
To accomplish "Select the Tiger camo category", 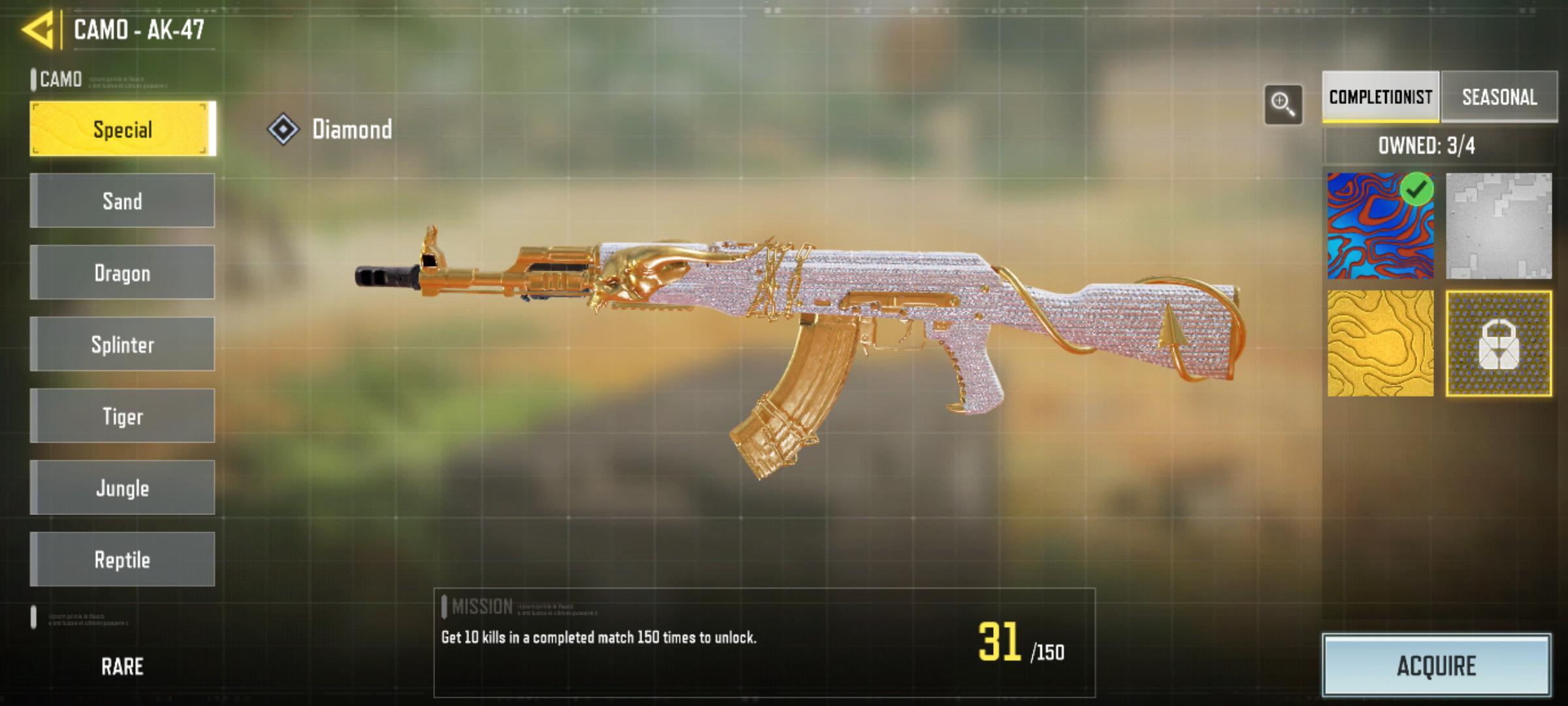I will click(x=122, y=416).
